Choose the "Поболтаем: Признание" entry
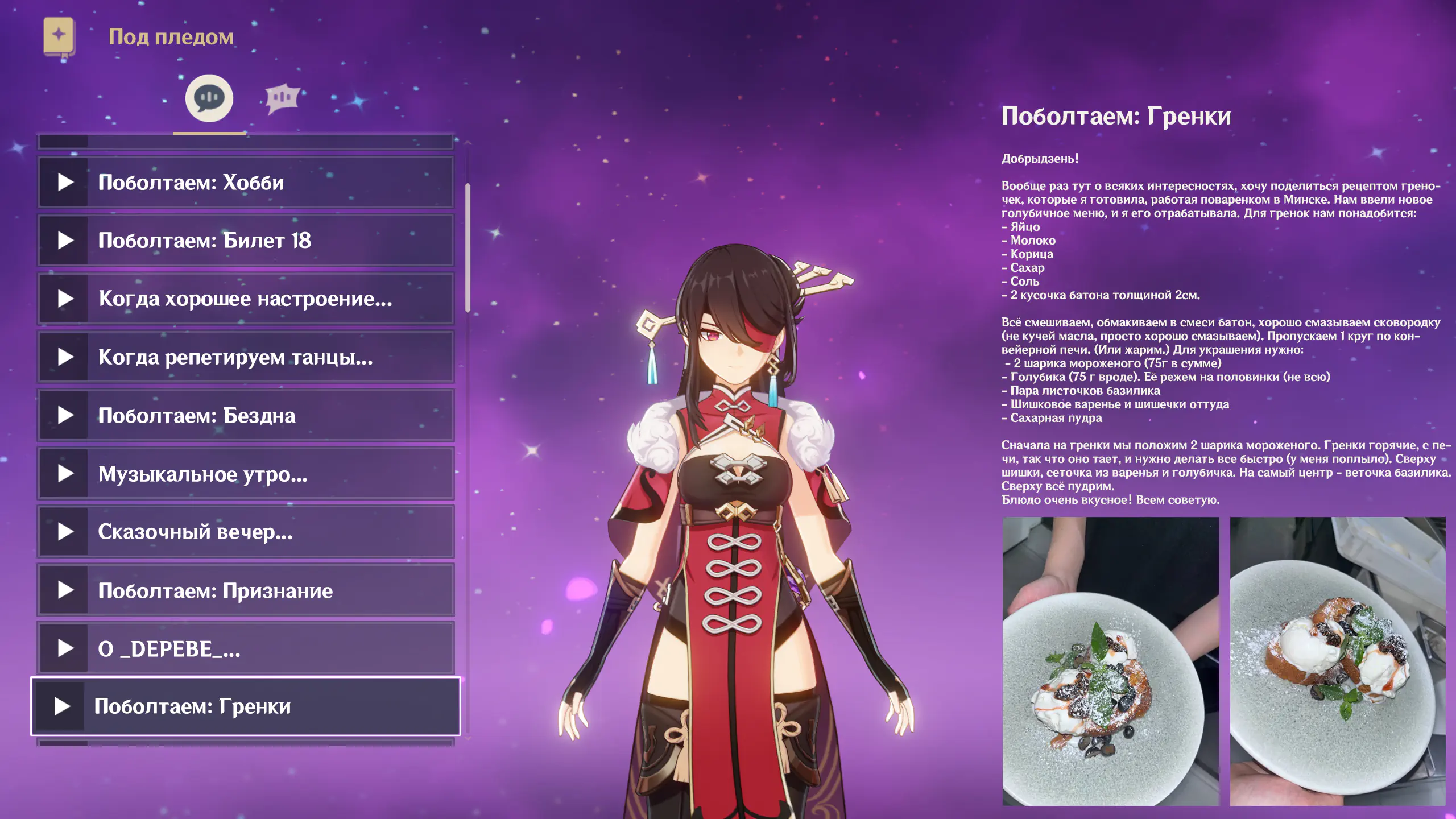Image resolution: width=1456 pixels, height=819 pixels. tap(246, 590)
